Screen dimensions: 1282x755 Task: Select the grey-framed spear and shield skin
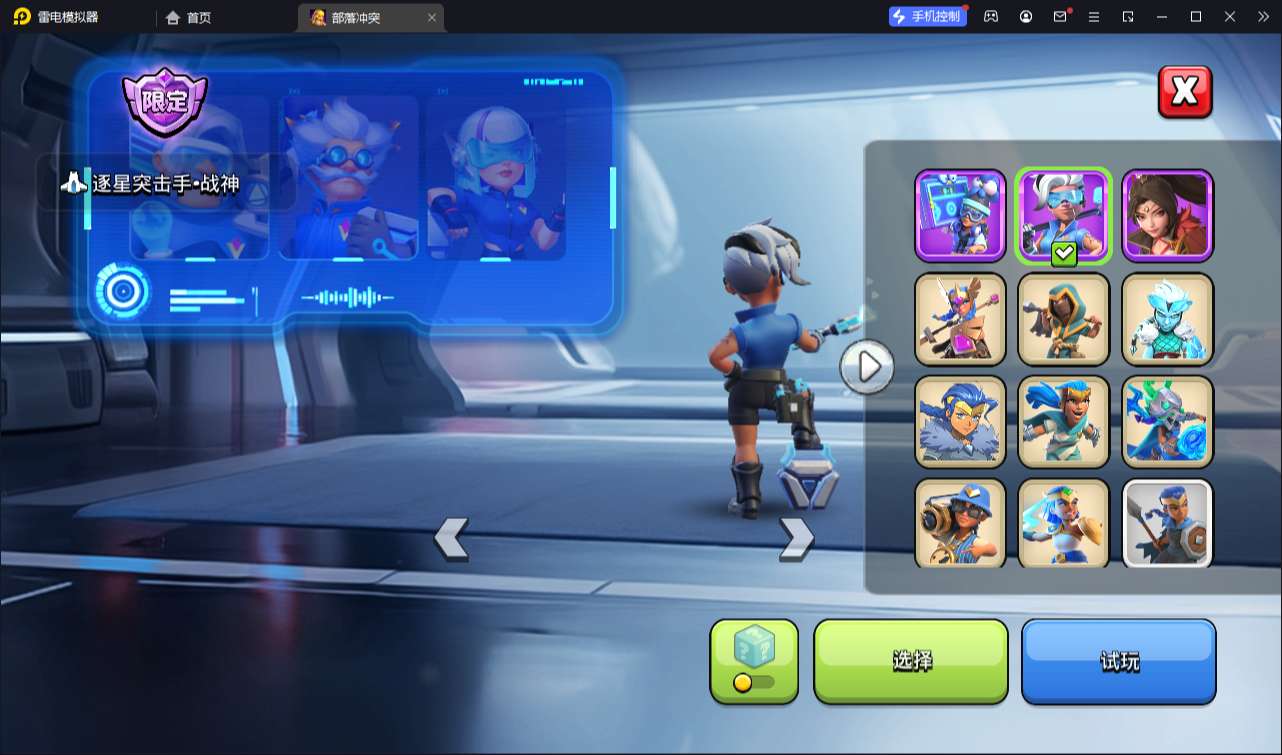tap(1168, 524)
